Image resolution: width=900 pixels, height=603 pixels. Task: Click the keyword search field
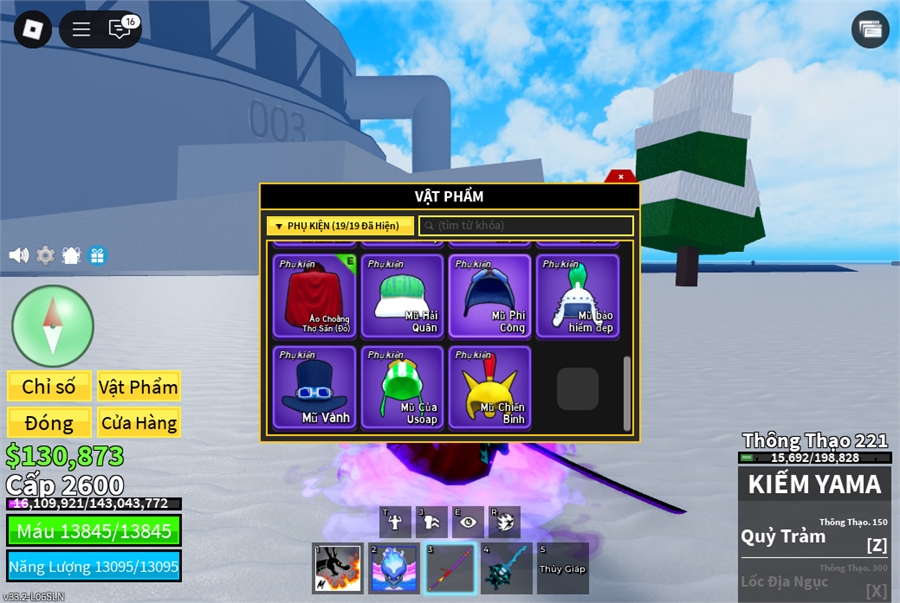coord(526,226)
